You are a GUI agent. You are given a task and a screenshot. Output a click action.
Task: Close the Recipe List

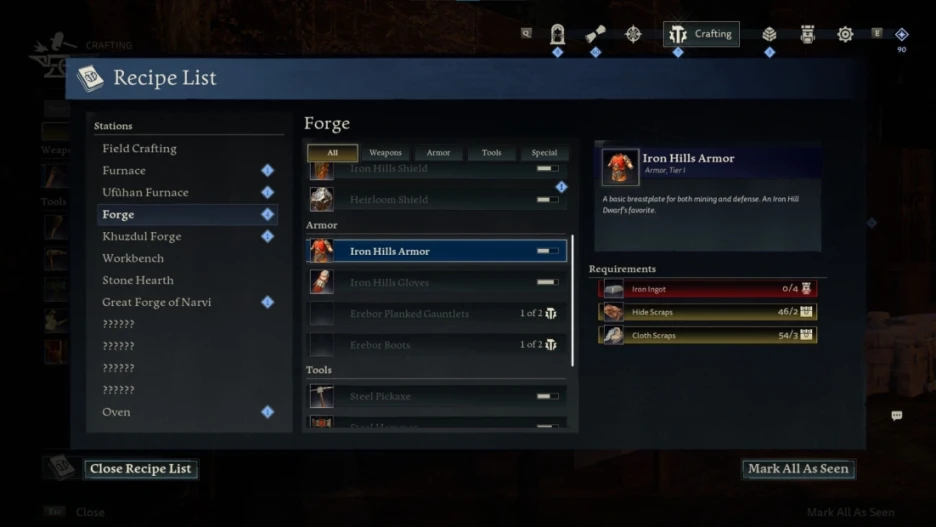tap(140, 469)
